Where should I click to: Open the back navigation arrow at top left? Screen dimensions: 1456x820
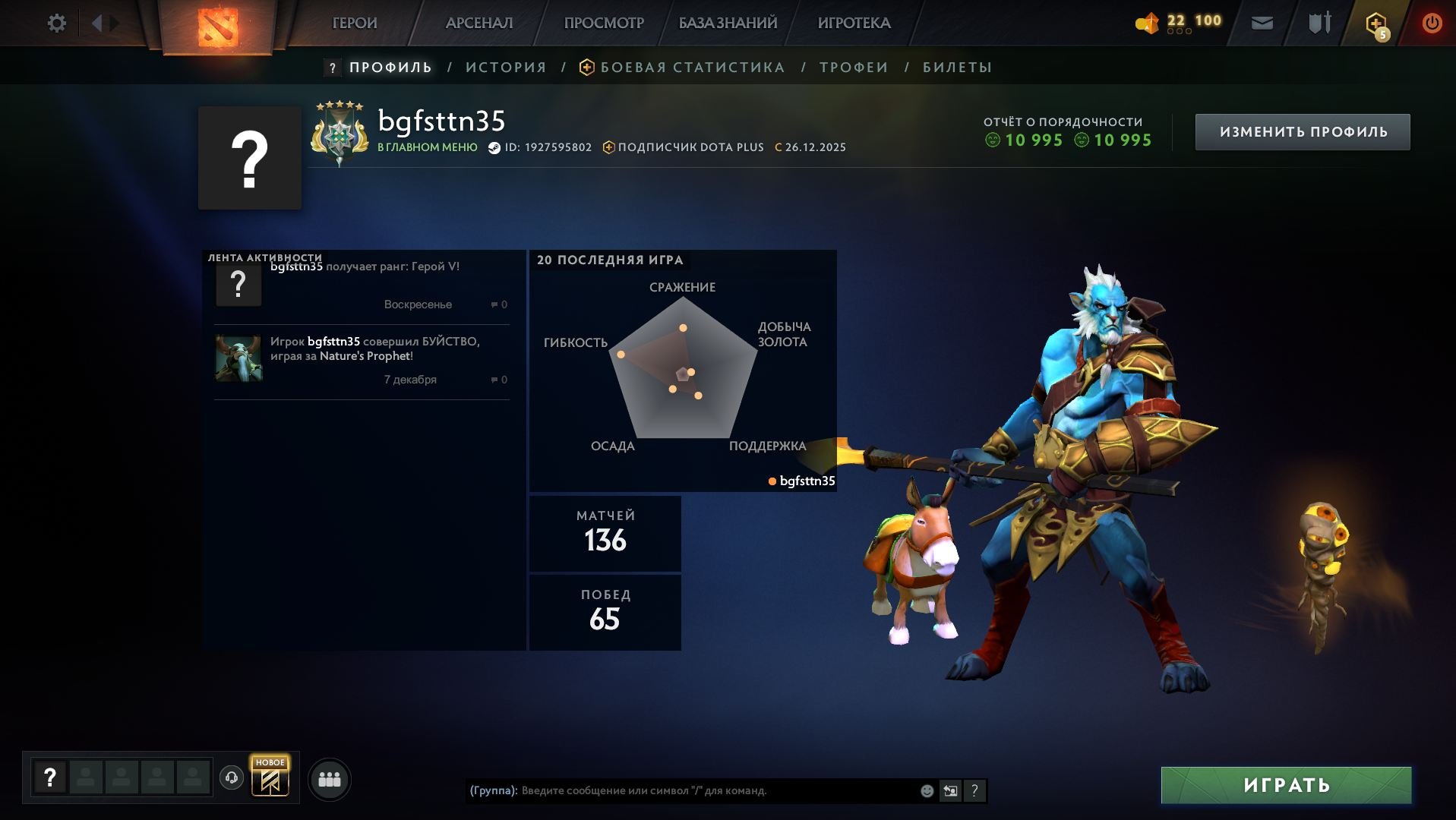[x=96, y=23]
